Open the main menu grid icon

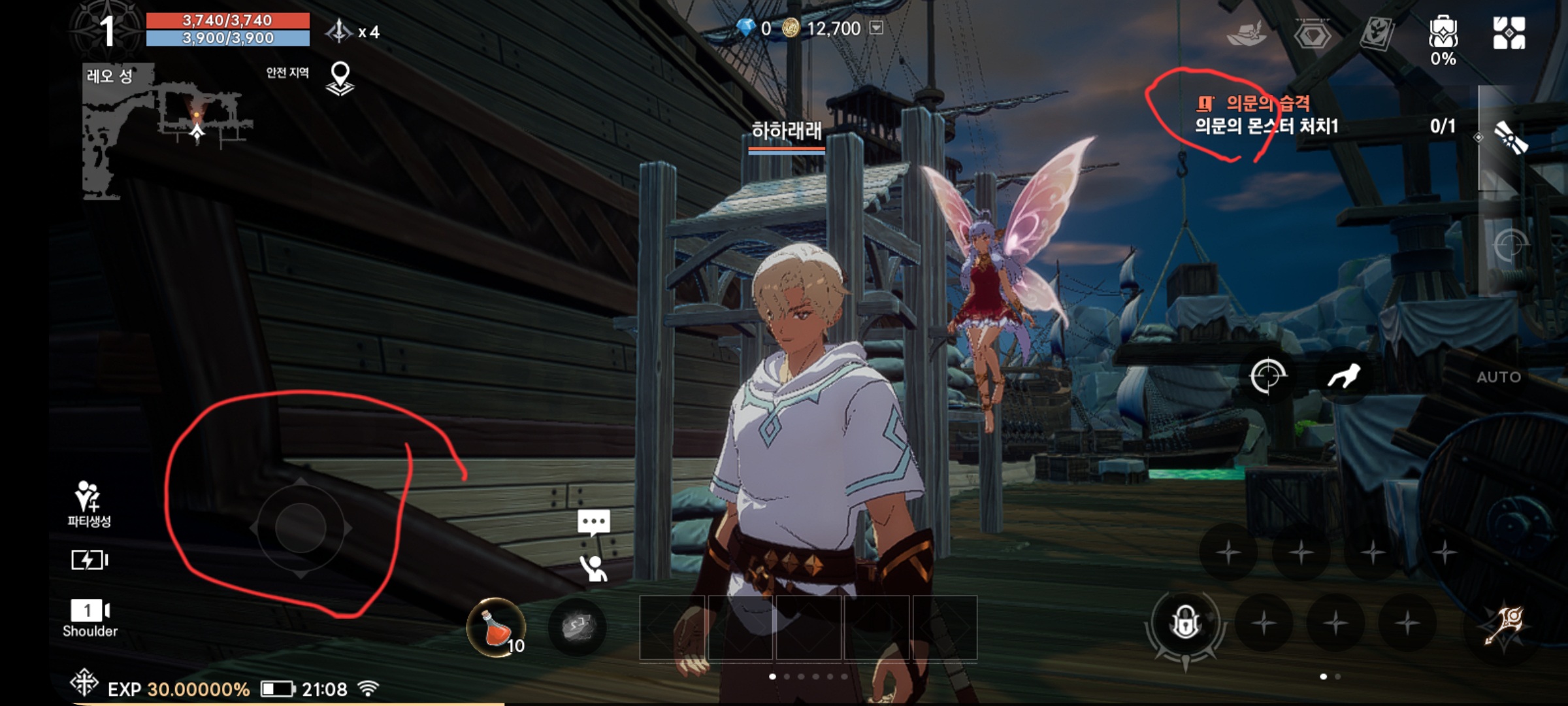(x=1509, y=33)
